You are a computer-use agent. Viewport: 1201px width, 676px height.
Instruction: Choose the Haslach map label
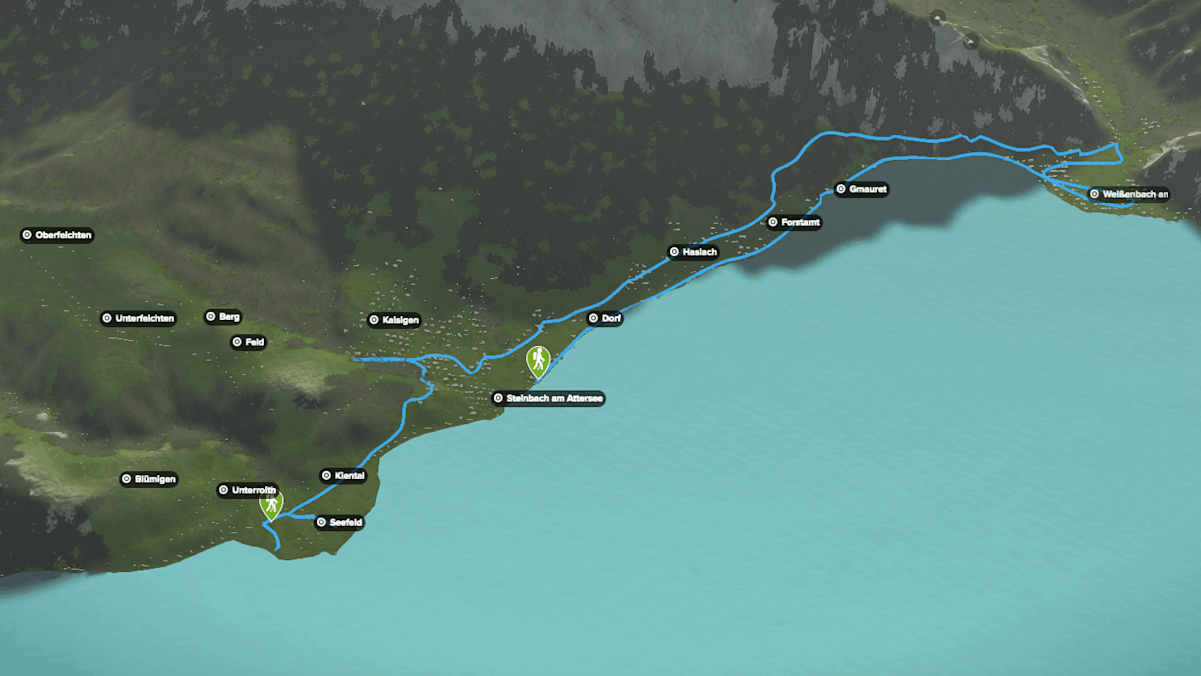(693, 252)
